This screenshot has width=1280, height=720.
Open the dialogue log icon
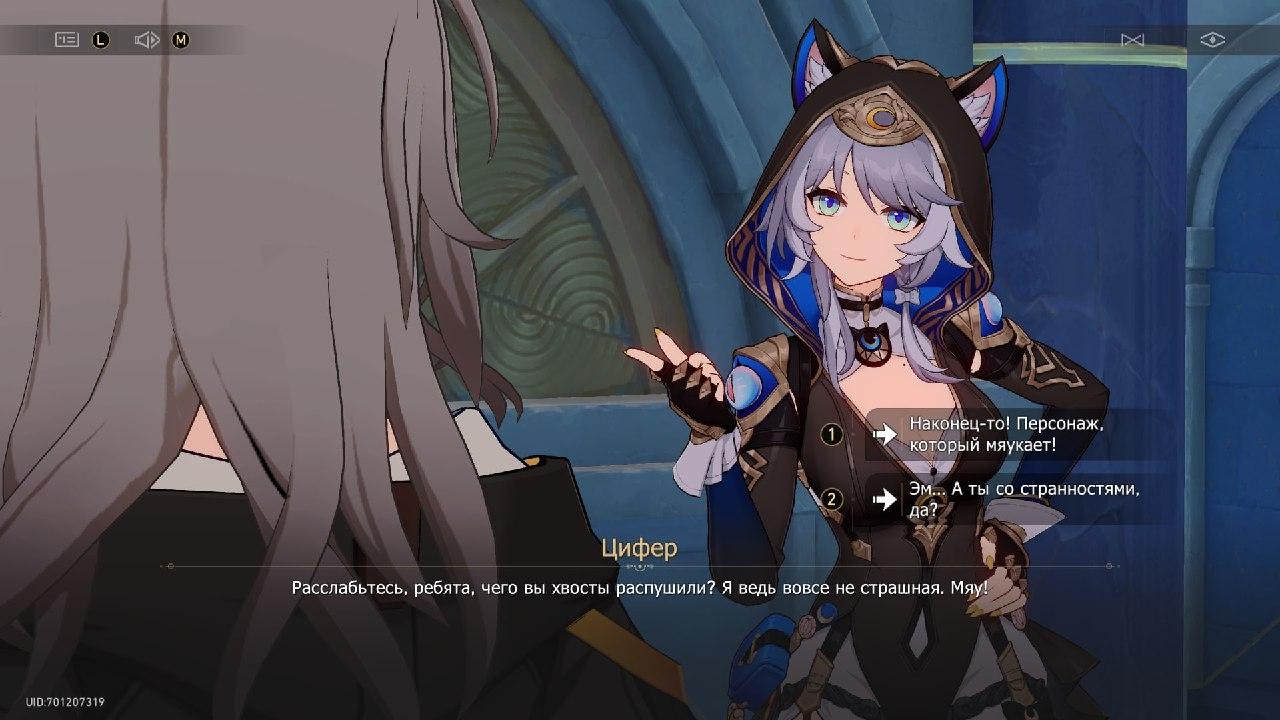point(67,40)
